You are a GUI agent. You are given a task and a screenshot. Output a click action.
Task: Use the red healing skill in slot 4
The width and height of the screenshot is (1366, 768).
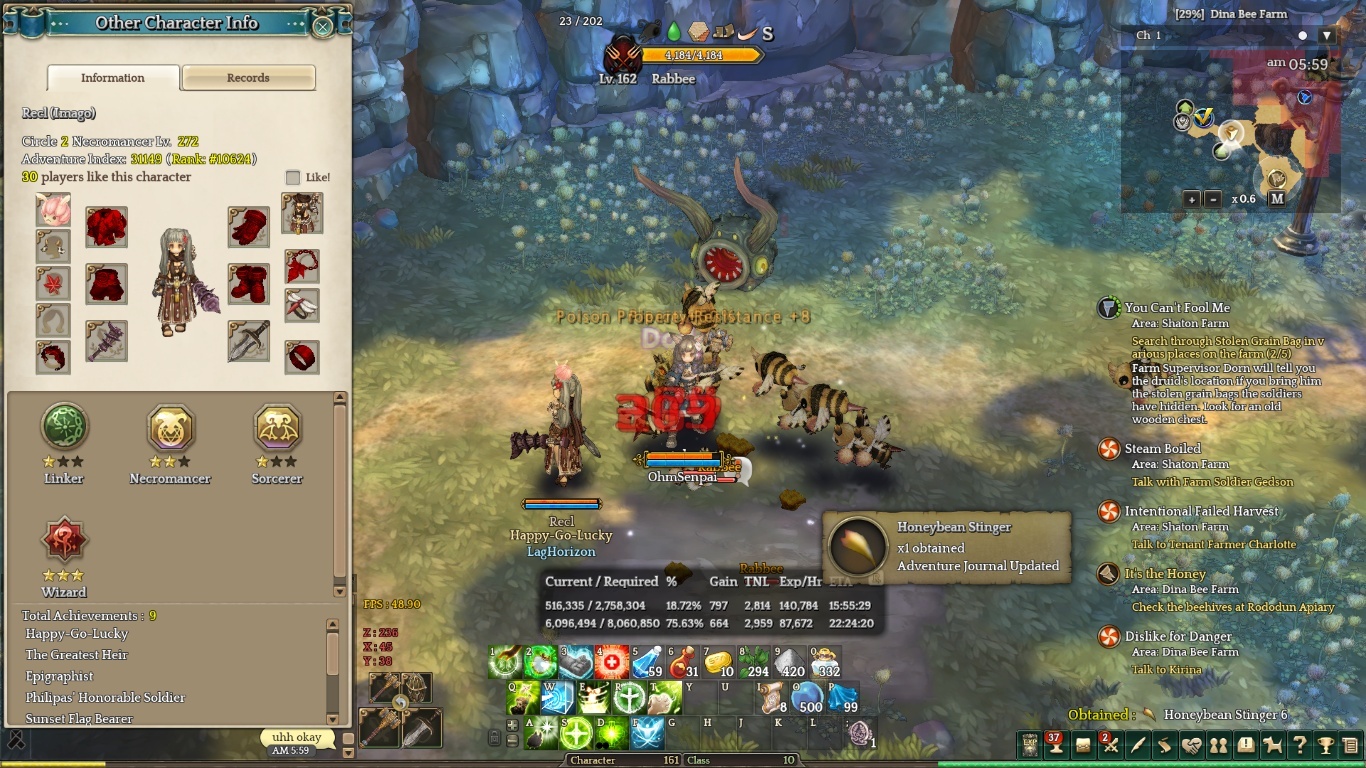pos(612,662)
